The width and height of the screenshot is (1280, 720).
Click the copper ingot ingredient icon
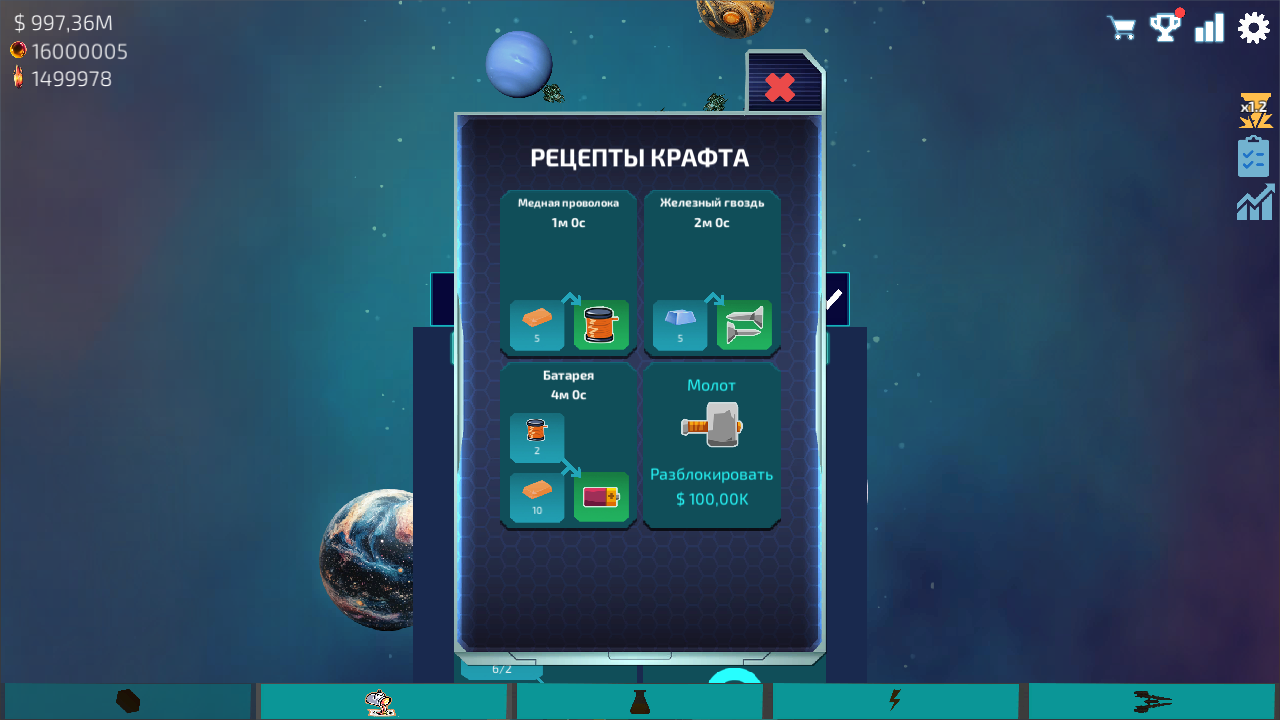[x=535, y=318]
